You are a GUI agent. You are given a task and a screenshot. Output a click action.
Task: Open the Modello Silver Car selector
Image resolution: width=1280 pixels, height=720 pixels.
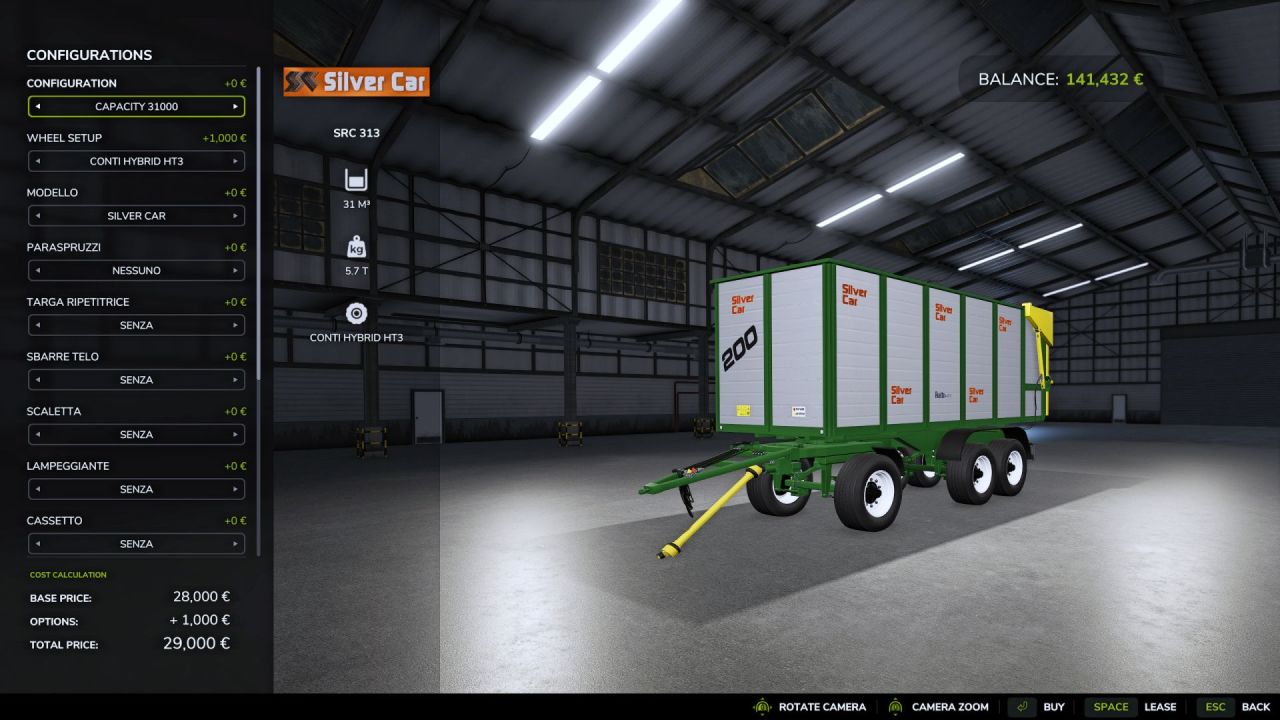pos(136,215)
